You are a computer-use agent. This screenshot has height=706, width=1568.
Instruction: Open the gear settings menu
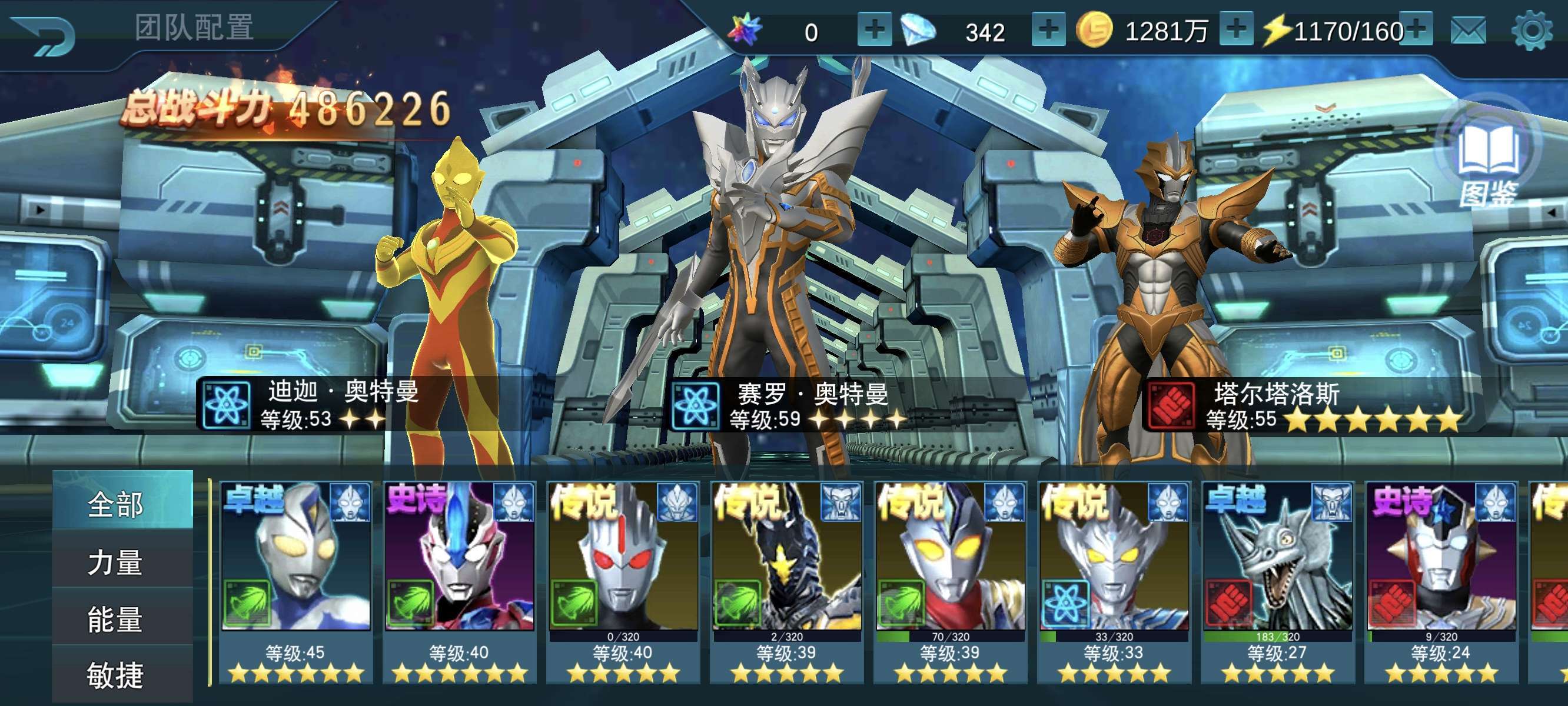coord(1532,31)
